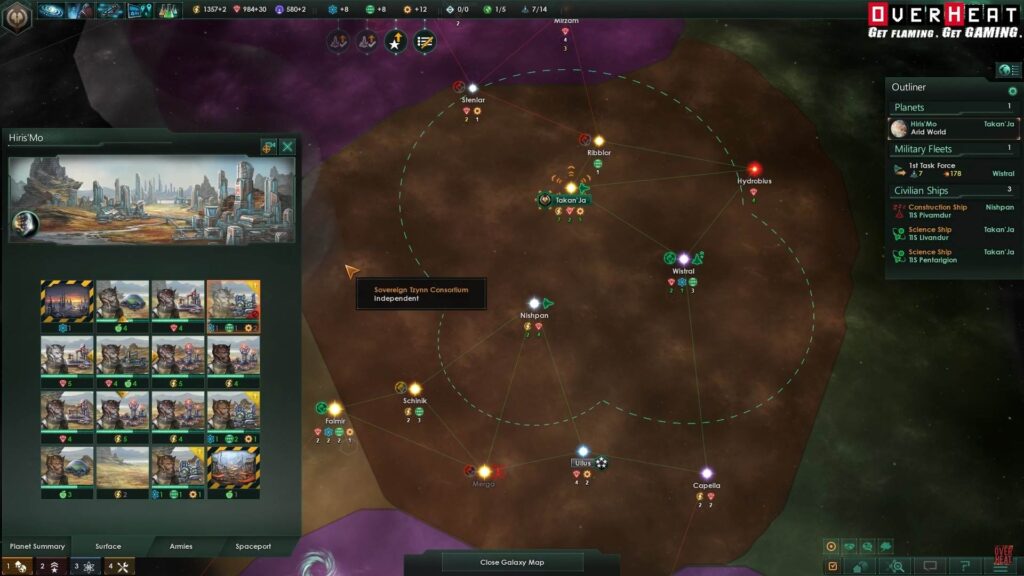Select the blocked lava tile
Screen dimensions: 1024x576
[233, 465]
